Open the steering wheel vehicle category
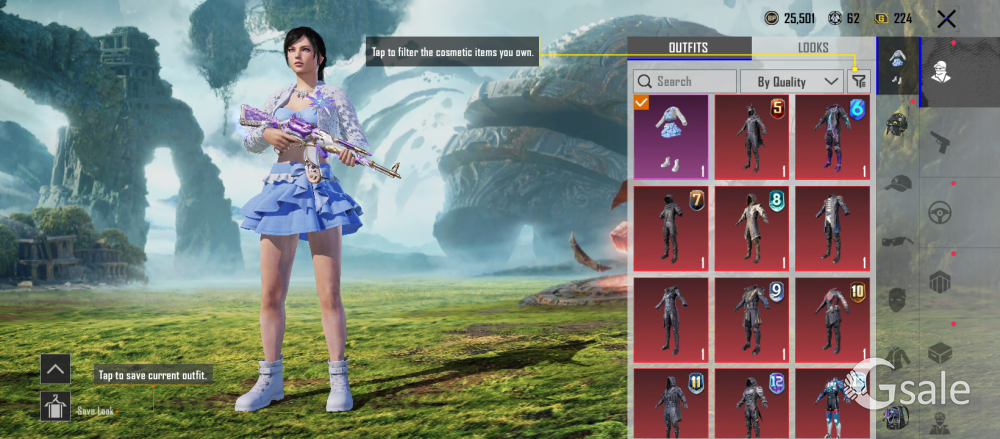 pos(940,212)
